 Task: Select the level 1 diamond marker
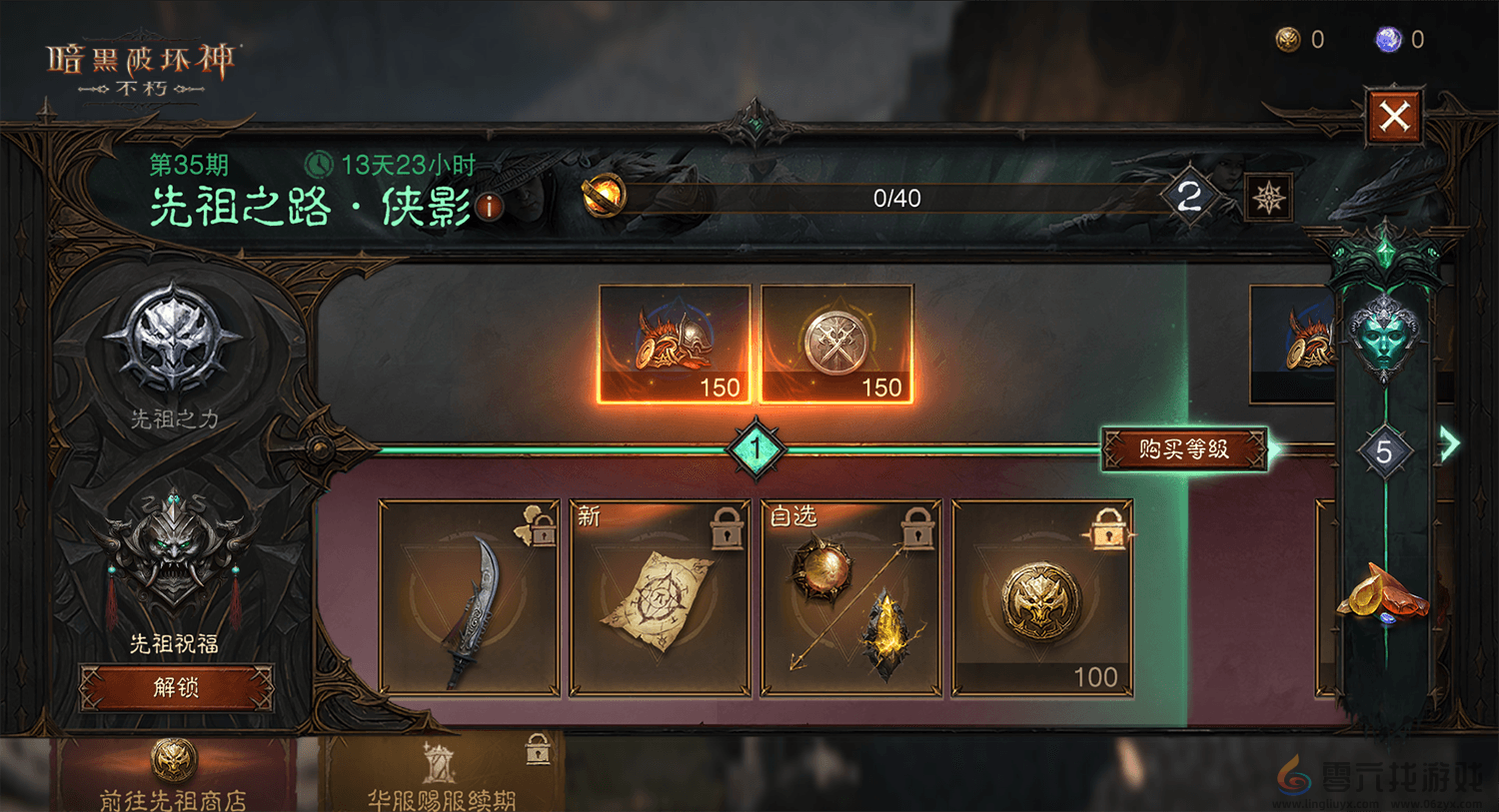click(x=756, y=449)
